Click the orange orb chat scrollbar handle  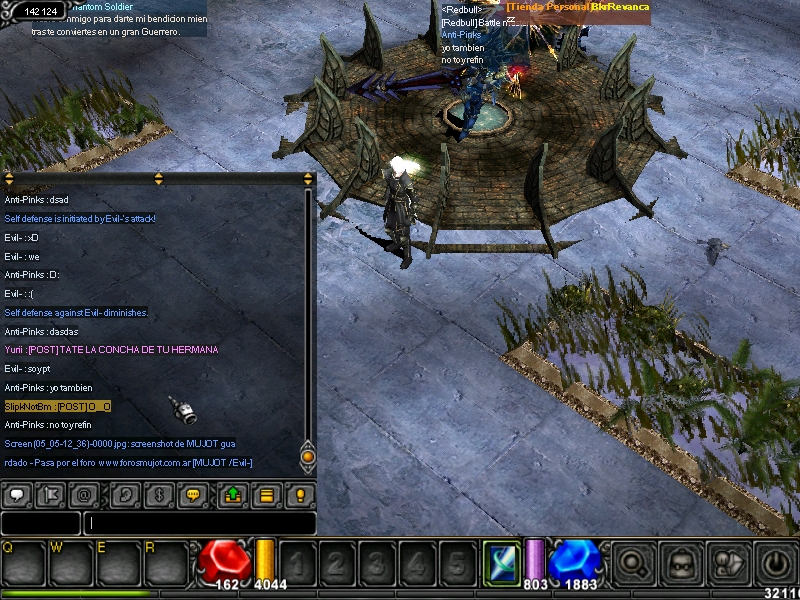coord(308,457)
